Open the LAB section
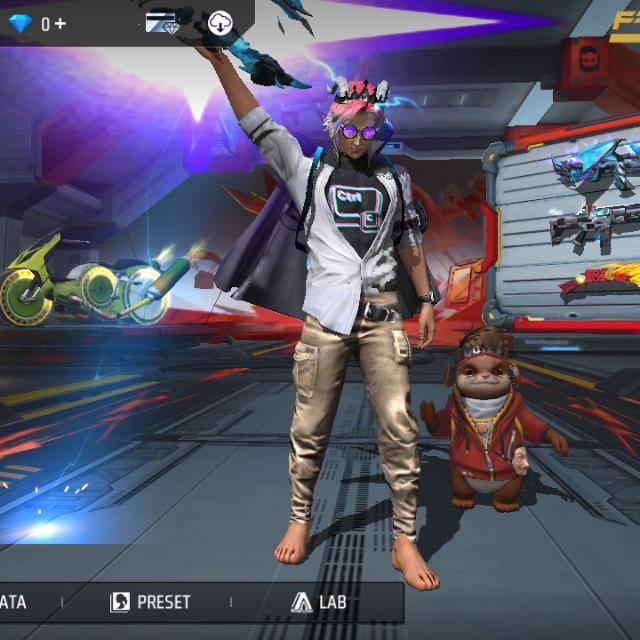The height and width of the screenshot is (640, 640). tap(319, 603)
